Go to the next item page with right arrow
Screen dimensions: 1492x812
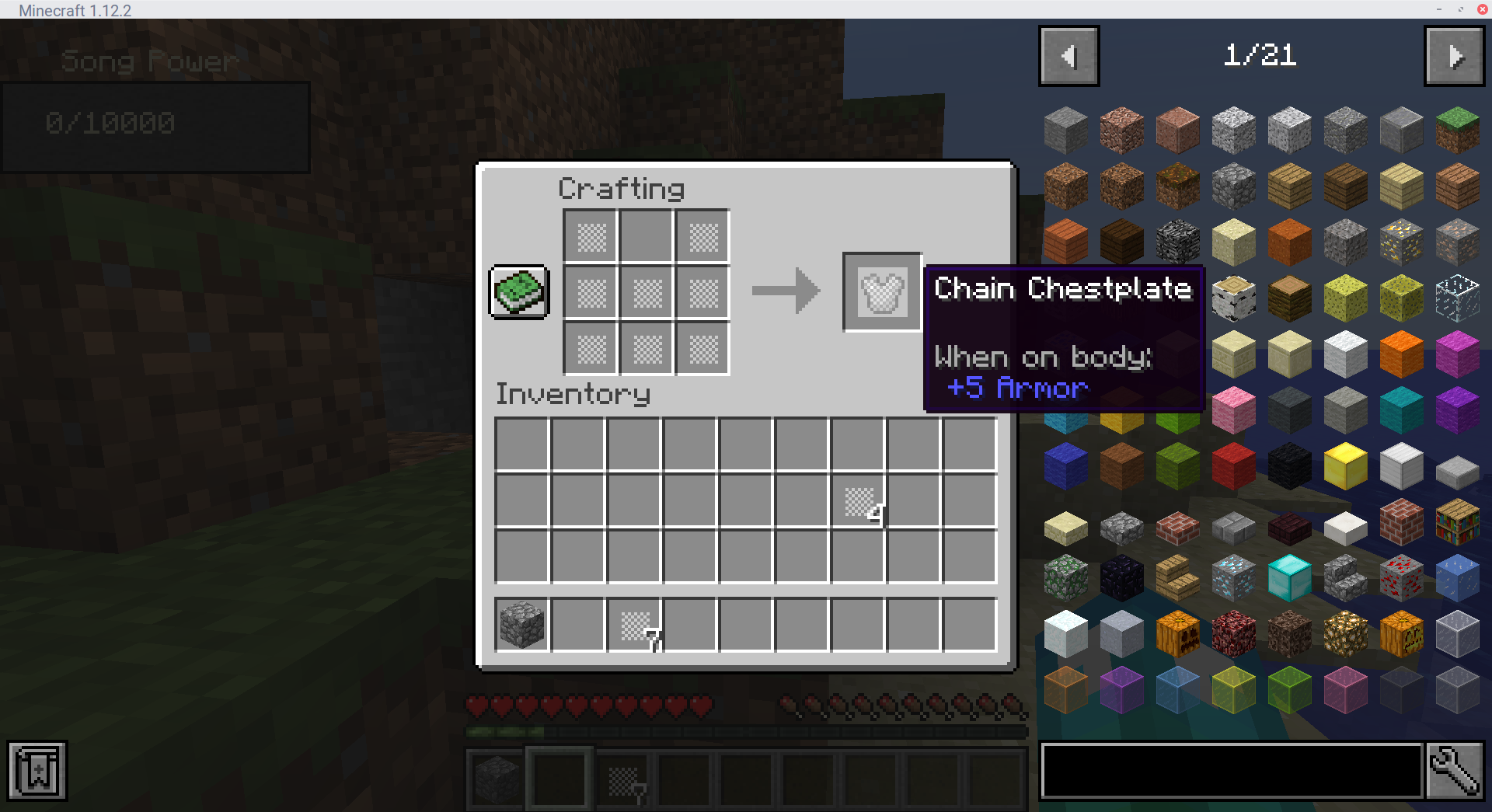click(x=1454, y=55)
